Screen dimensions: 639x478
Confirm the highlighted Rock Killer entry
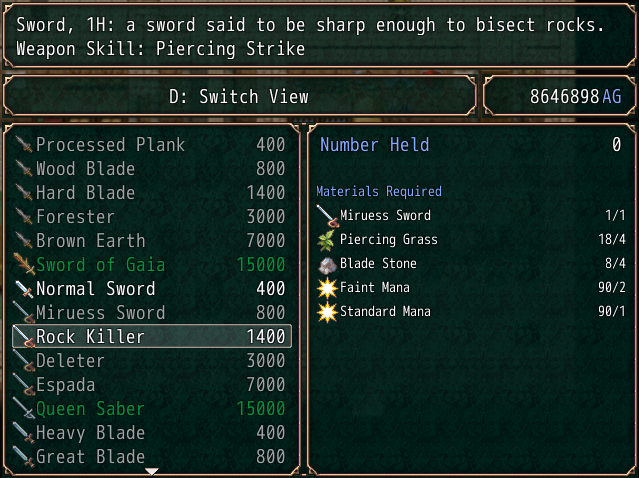point(150,337)
